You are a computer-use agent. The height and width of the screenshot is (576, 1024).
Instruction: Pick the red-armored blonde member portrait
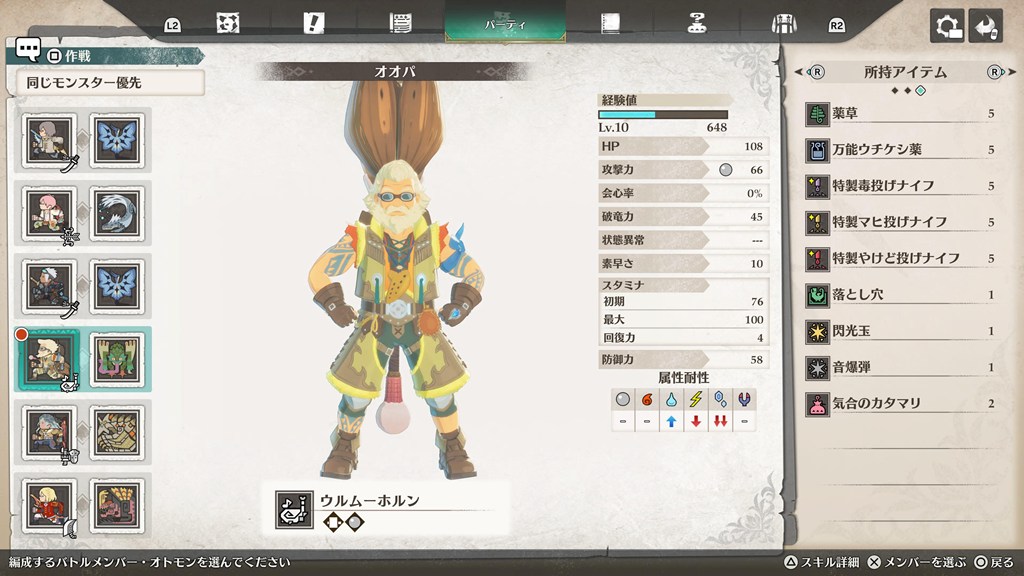(x=47, y=504)
